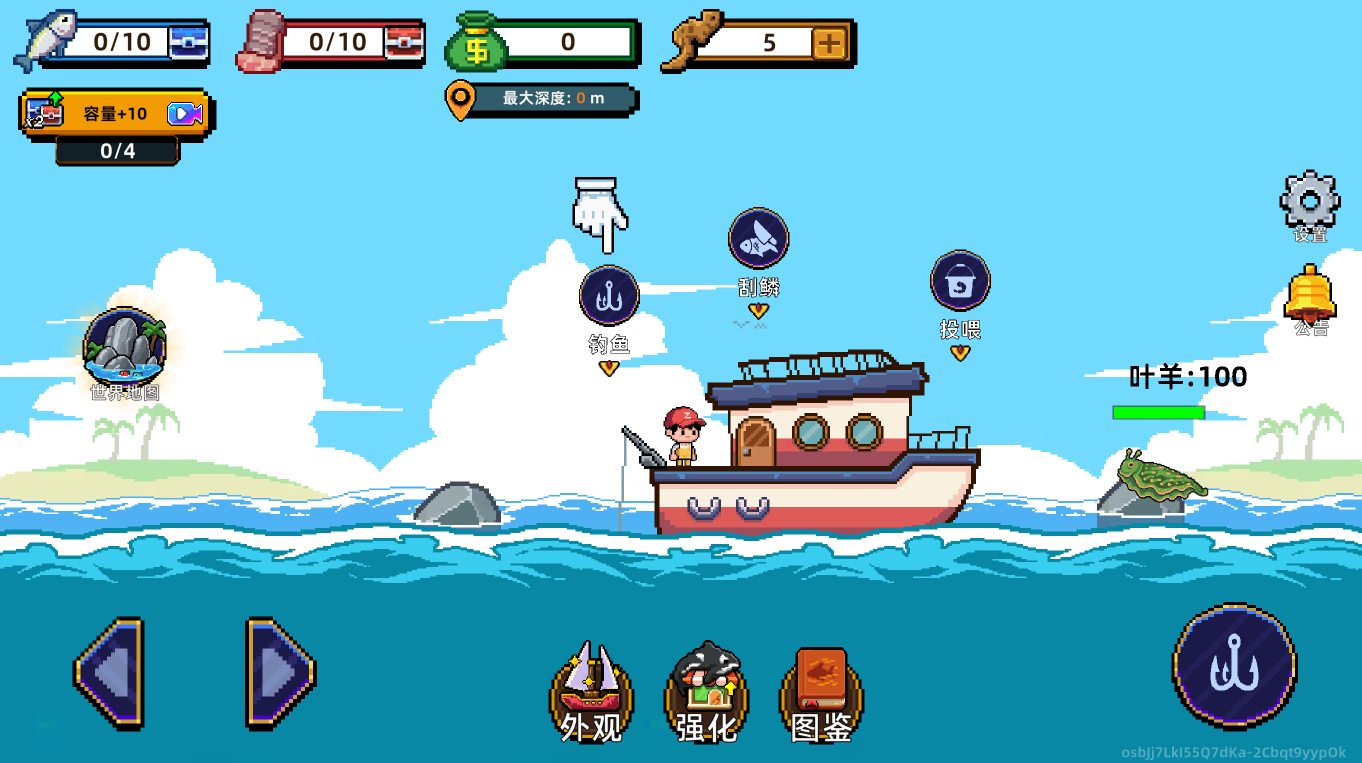1362x763 pixels.
Task: Tap the 钓鱼 fishing hook icon
Action: pyautogui.click(x=608, y=296)
